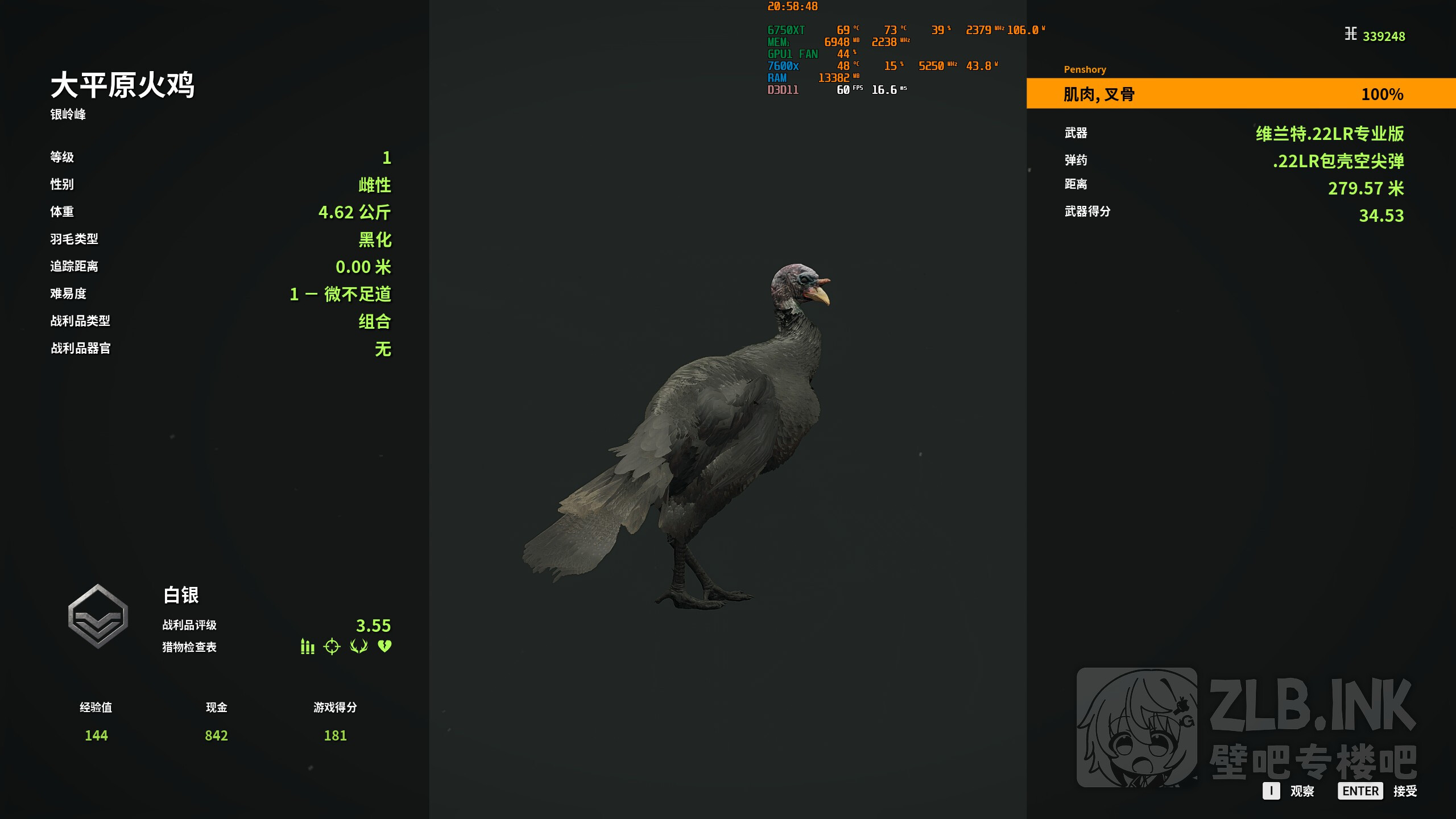Accept the harvest with 接受

coord(1378,791)
